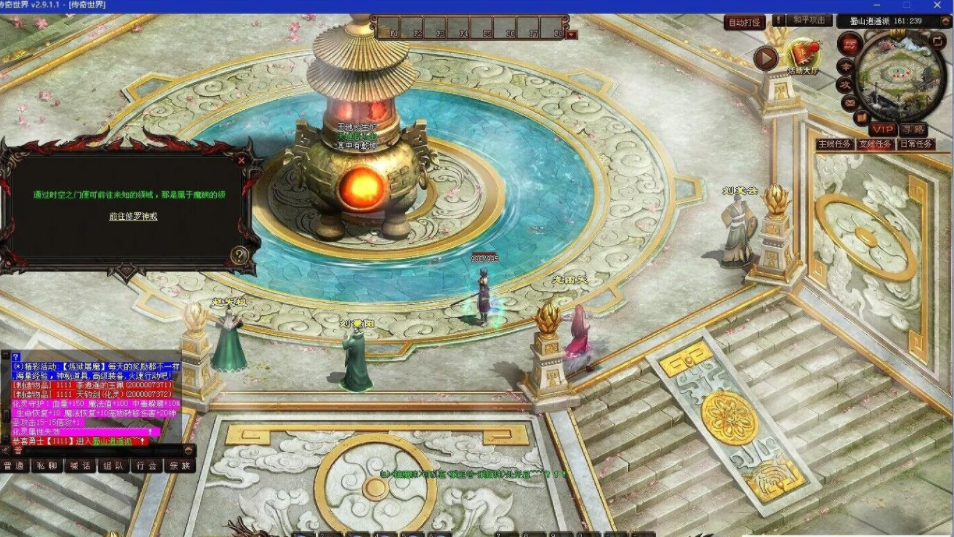Screen dimensions: 954x537
Task: Select the 行会 guild chat channel
Action: (147, 465)
